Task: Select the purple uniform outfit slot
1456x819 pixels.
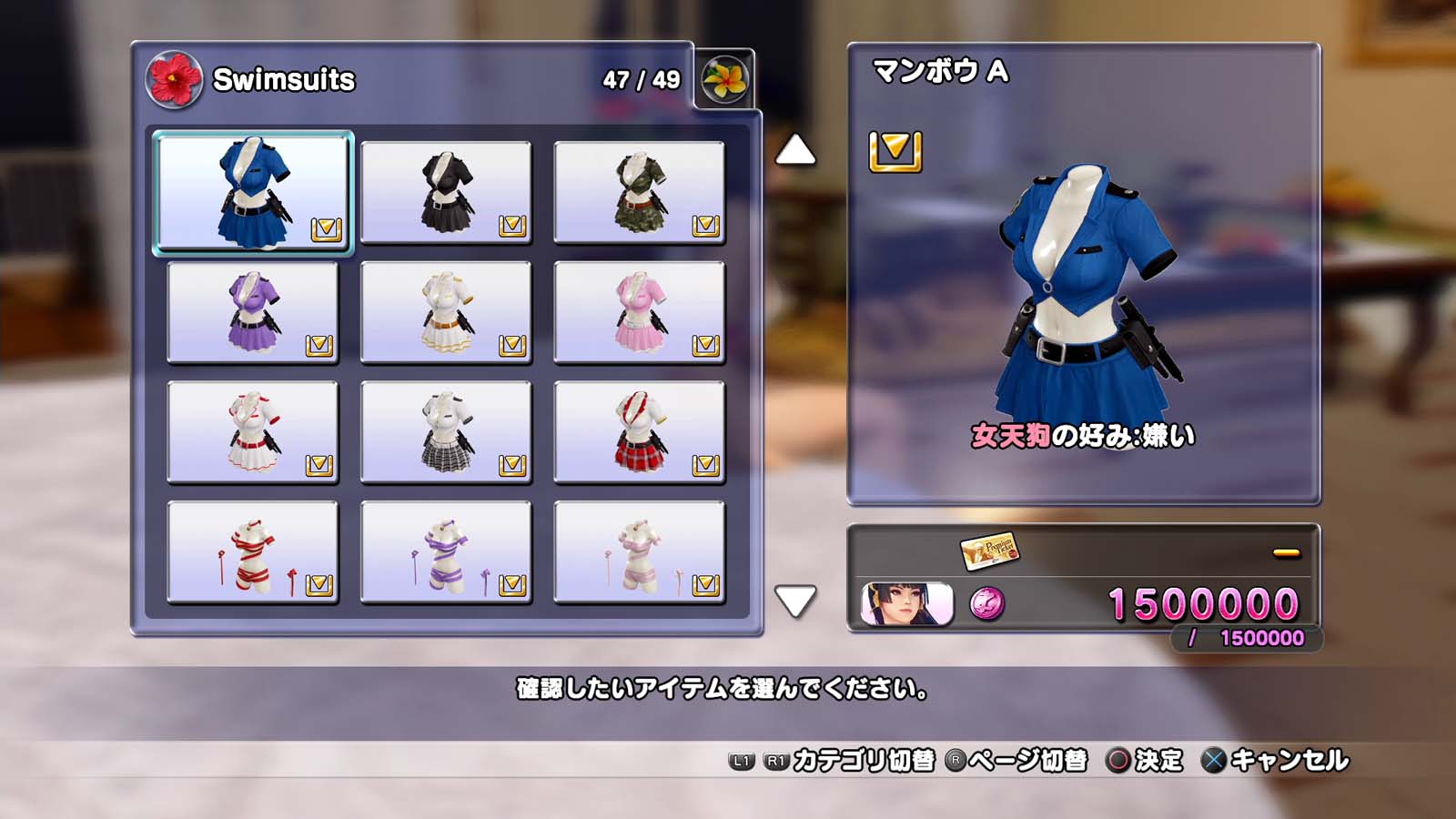Action: click(x=253, y=312)
